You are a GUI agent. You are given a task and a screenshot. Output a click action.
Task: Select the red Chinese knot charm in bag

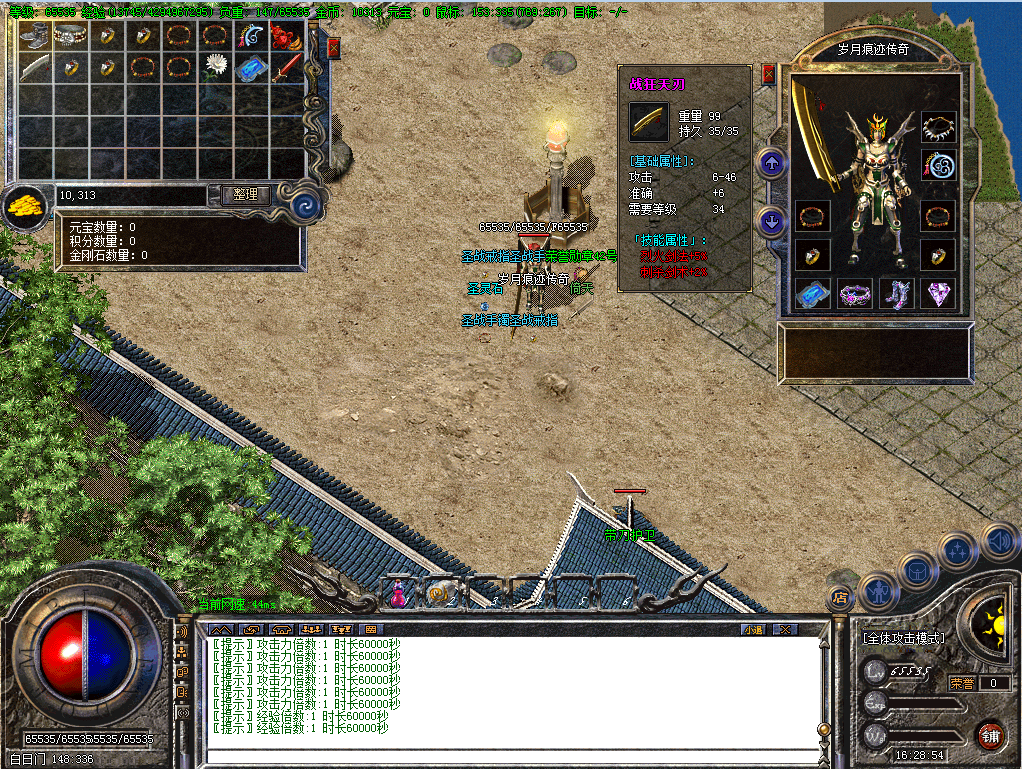(x=286, y=38)
